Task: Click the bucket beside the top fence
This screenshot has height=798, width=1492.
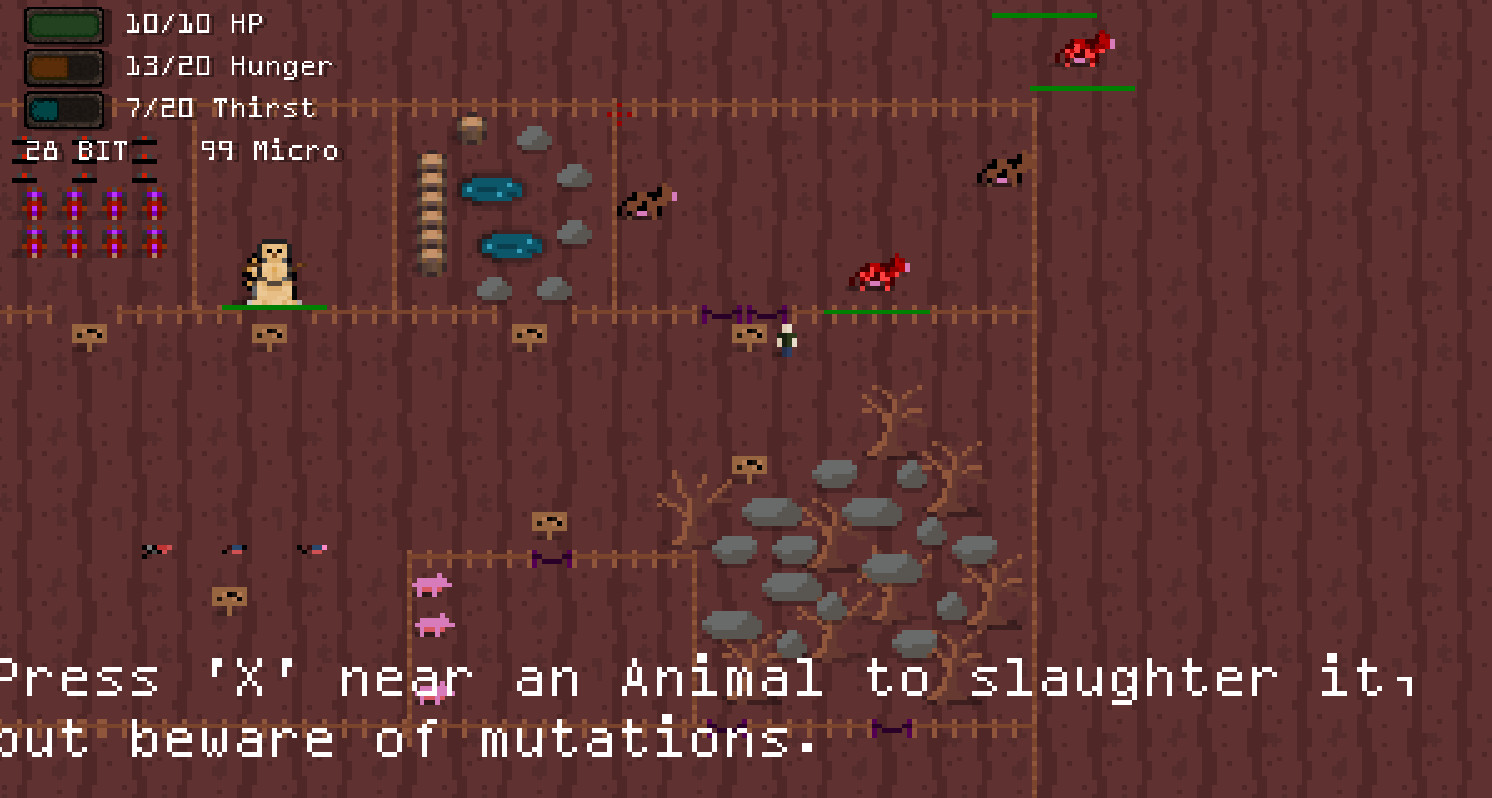Action: point(470,128)
